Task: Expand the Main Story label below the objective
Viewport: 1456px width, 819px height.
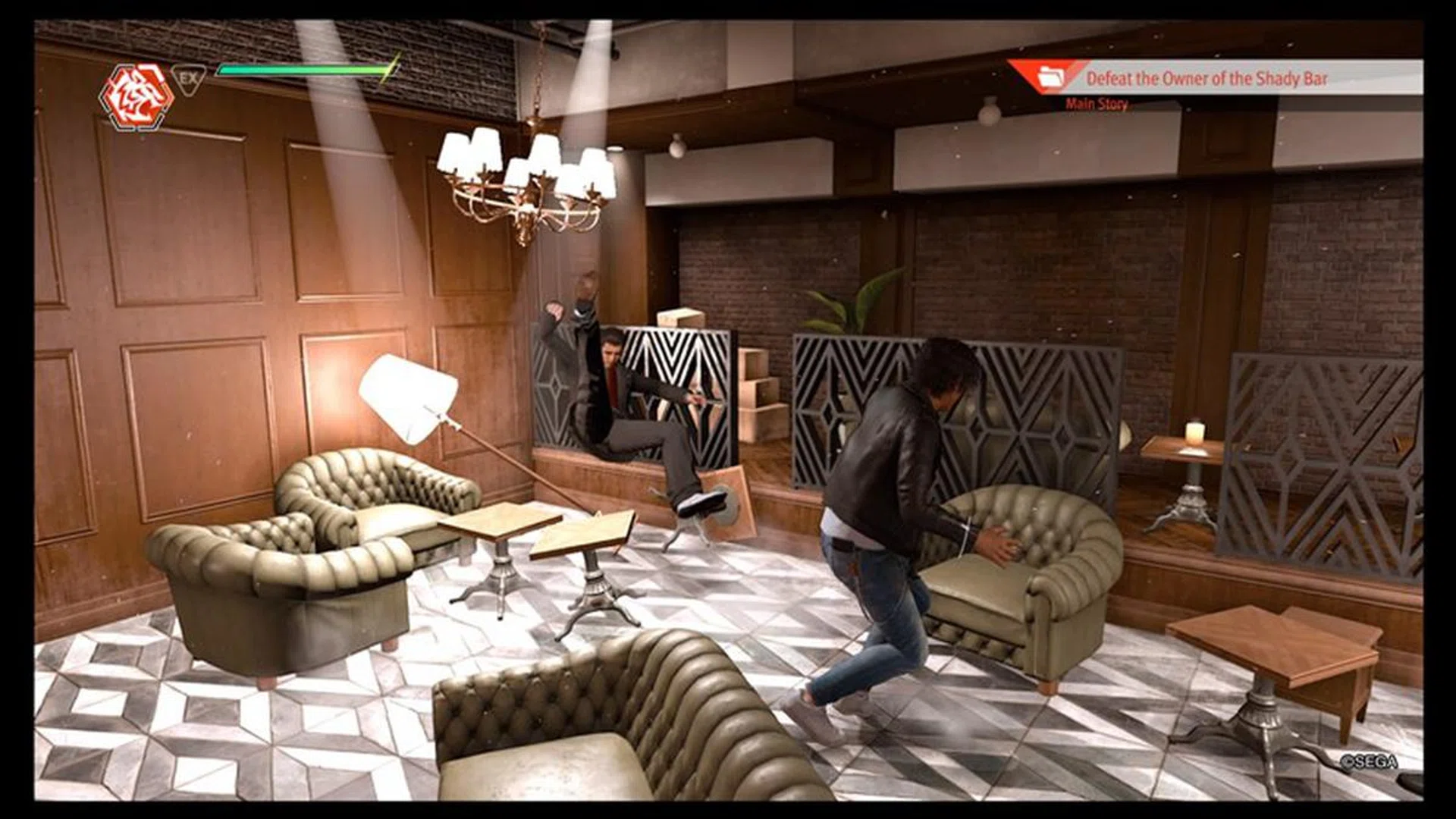Action: pyautogui.click(x=1097, y=104)
